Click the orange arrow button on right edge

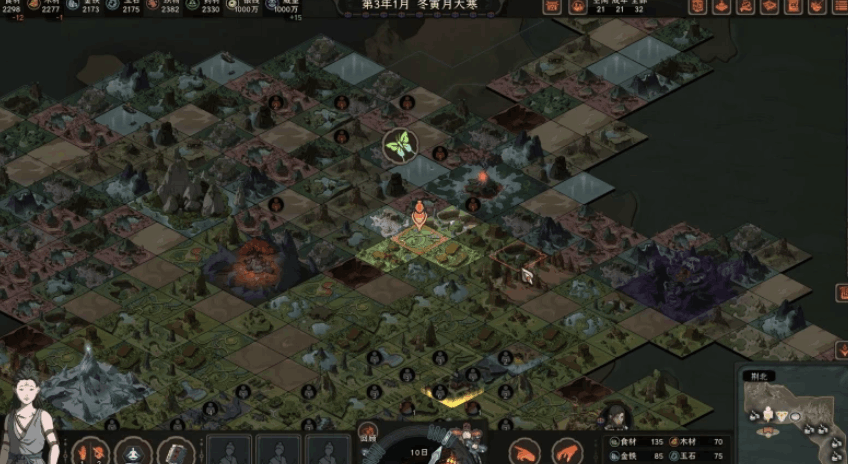click(x=842, y=349)
